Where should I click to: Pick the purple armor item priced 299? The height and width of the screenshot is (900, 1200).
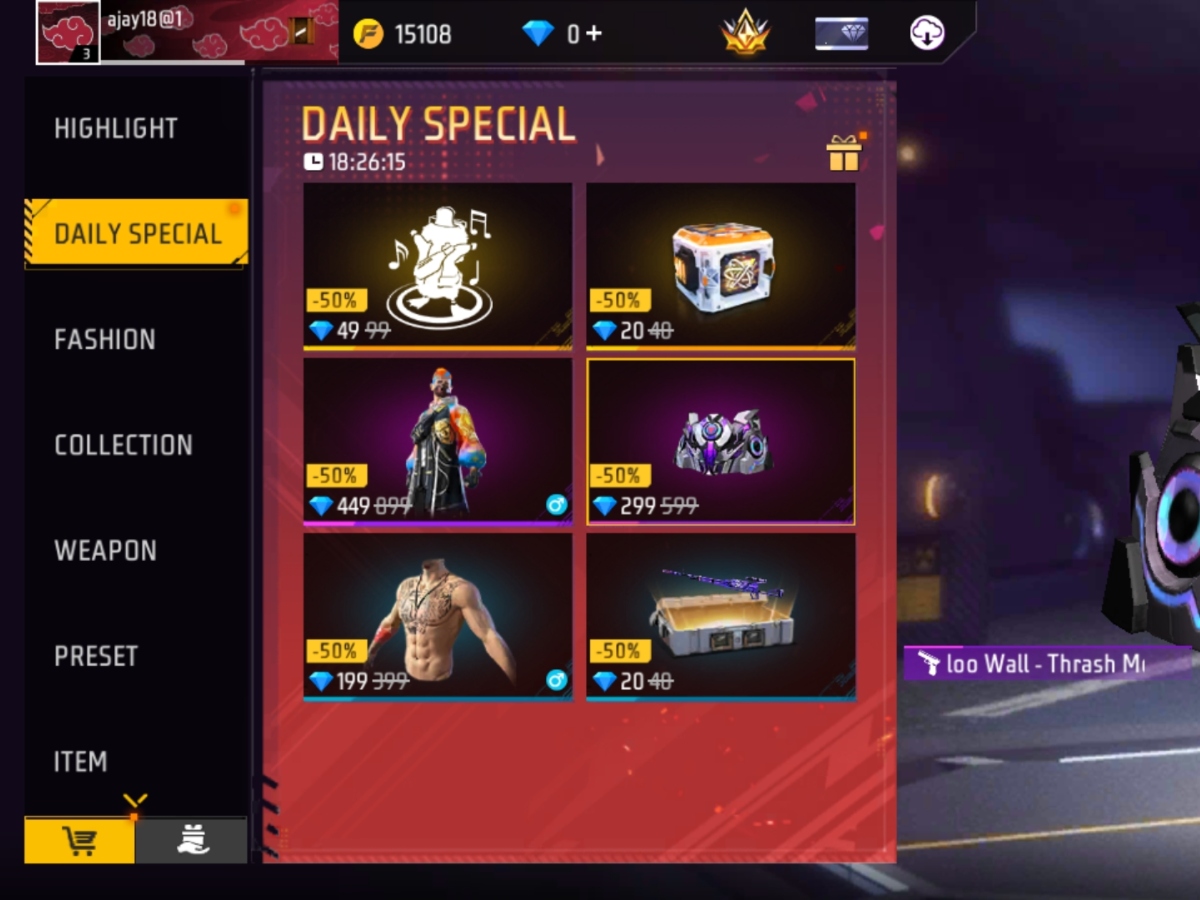point(720,440)
